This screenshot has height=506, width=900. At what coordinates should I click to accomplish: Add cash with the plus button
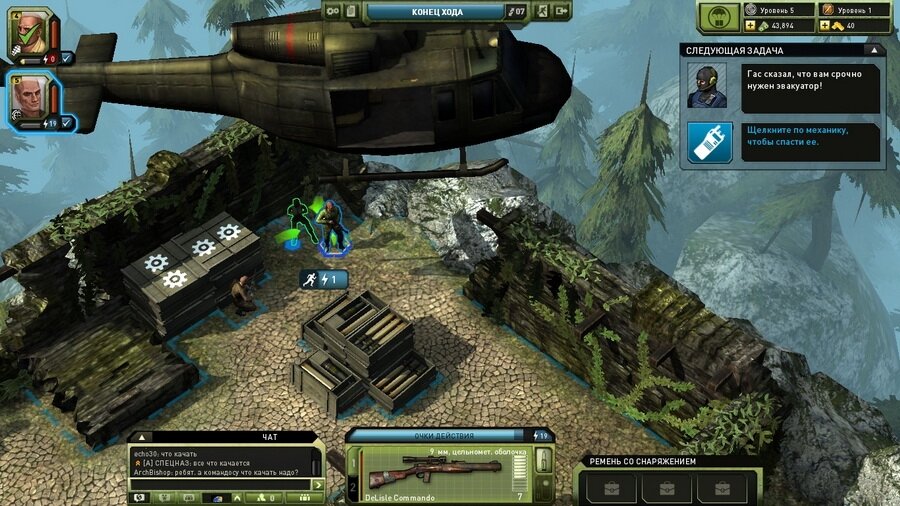(750, 26)
